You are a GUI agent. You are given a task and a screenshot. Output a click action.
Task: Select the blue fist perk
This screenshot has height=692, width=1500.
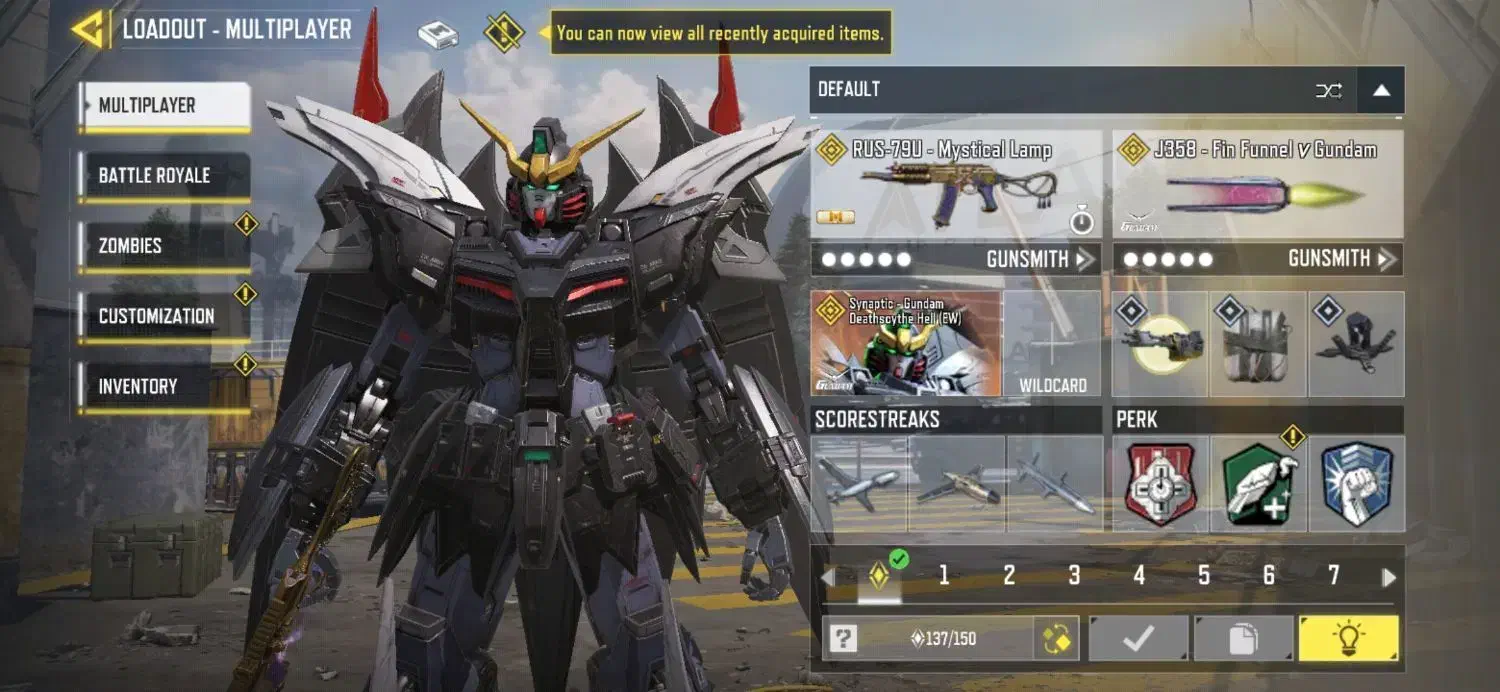1356,484
